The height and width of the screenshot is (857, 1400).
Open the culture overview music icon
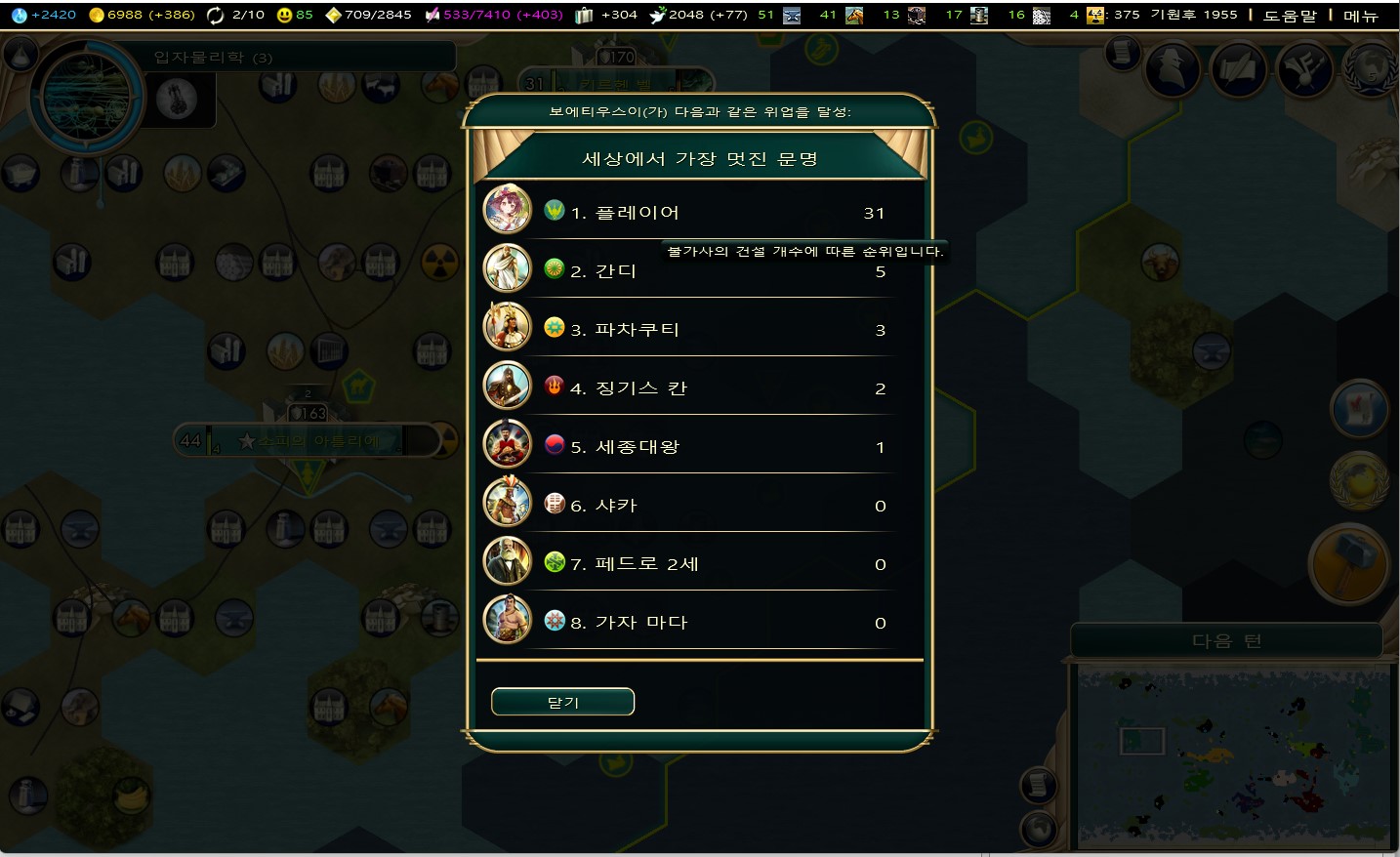tap(1304, 69)
